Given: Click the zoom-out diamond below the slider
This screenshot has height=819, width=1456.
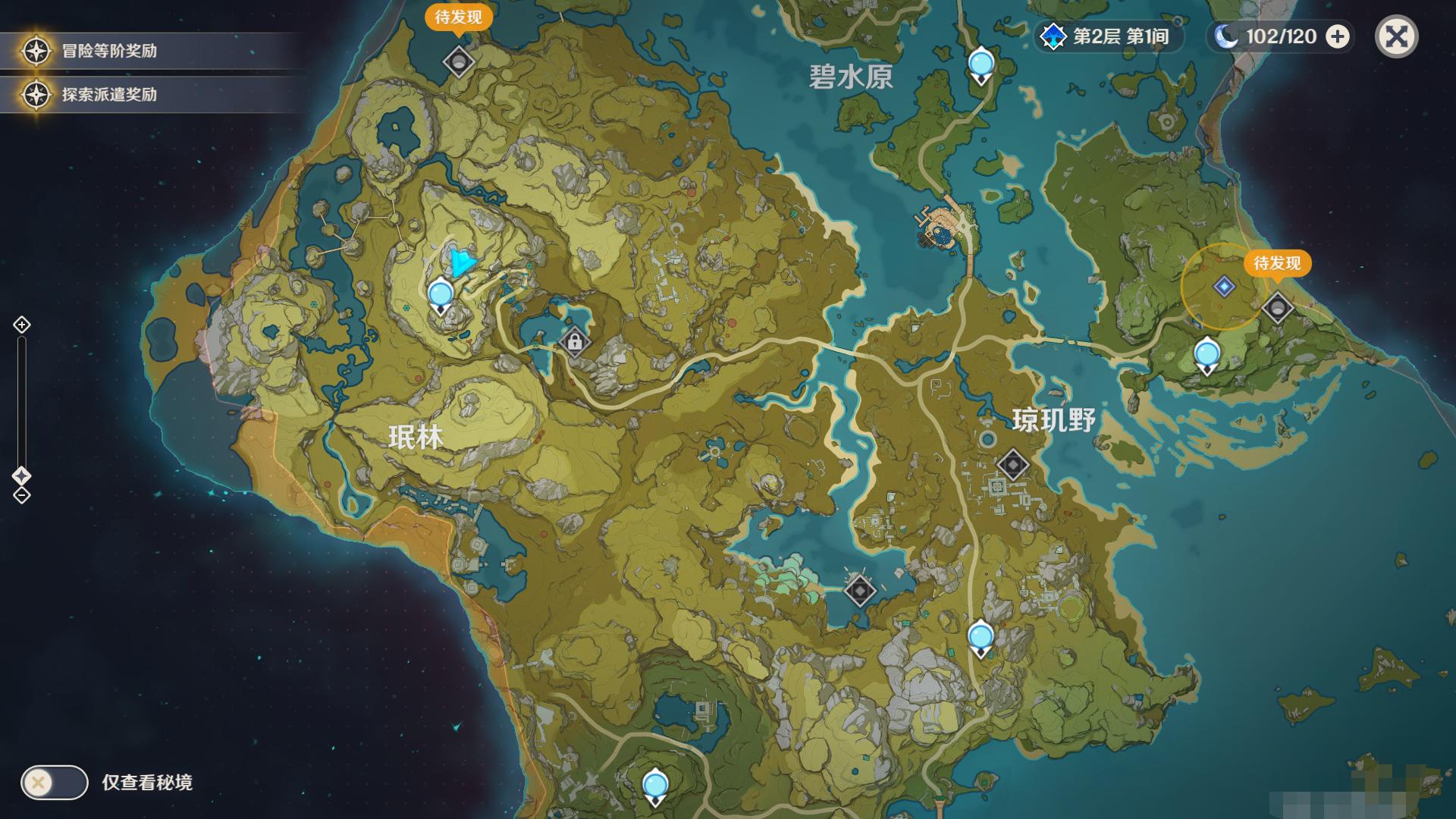Looking at the screenshot, I should [x=21, y=497].
